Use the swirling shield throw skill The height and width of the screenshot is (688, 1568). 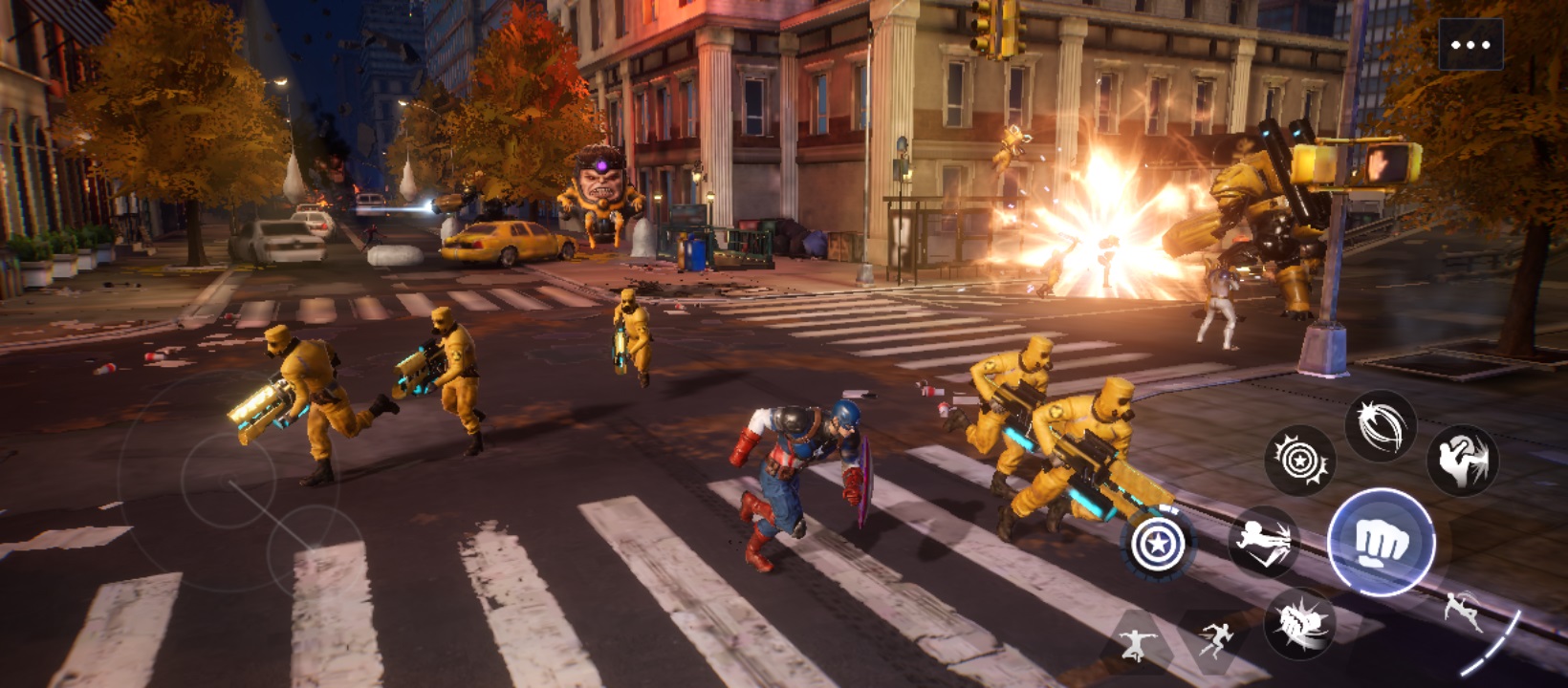tap(1380, 425)
